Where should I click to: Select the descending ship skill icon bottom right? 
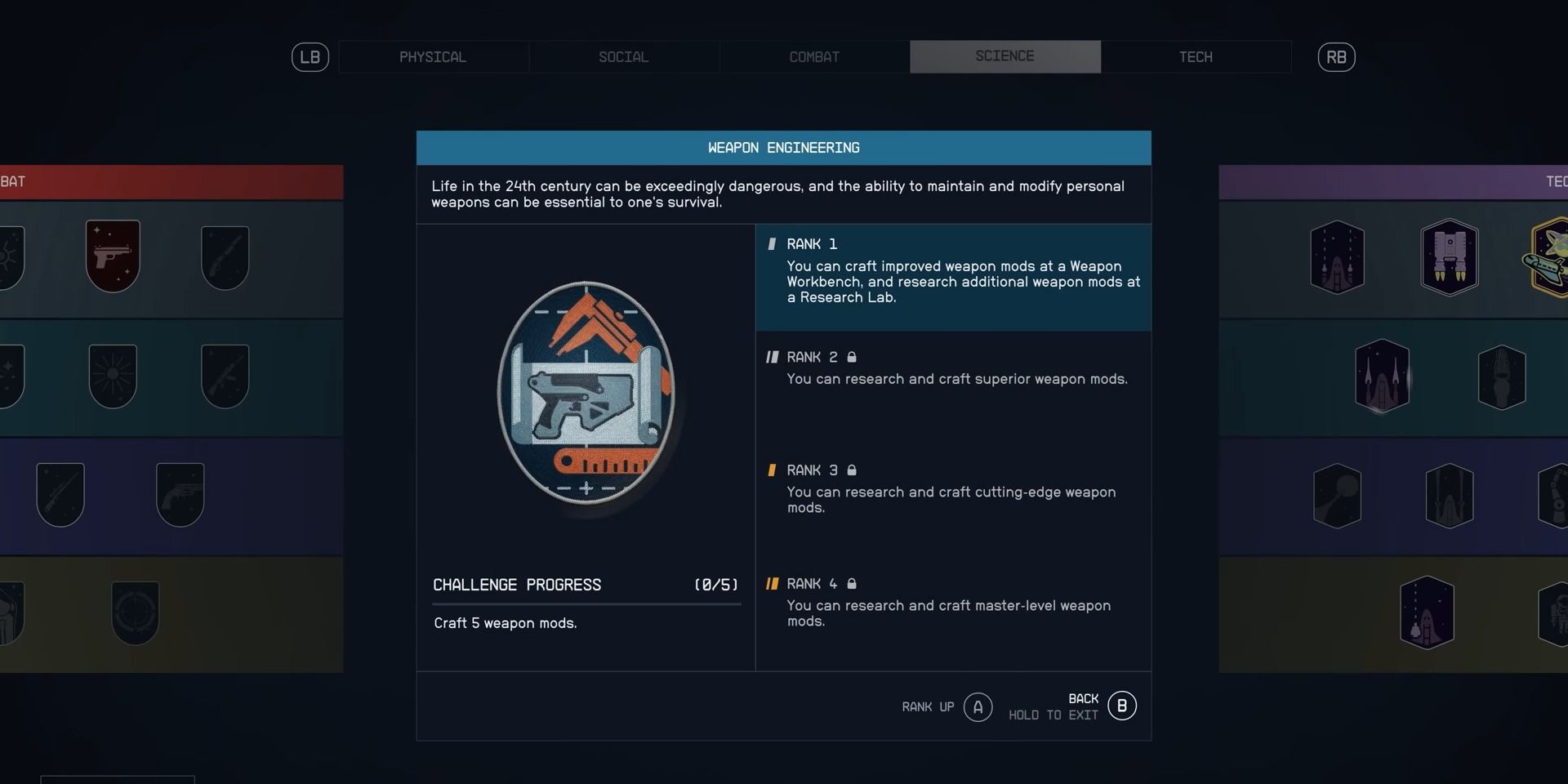1427,614
